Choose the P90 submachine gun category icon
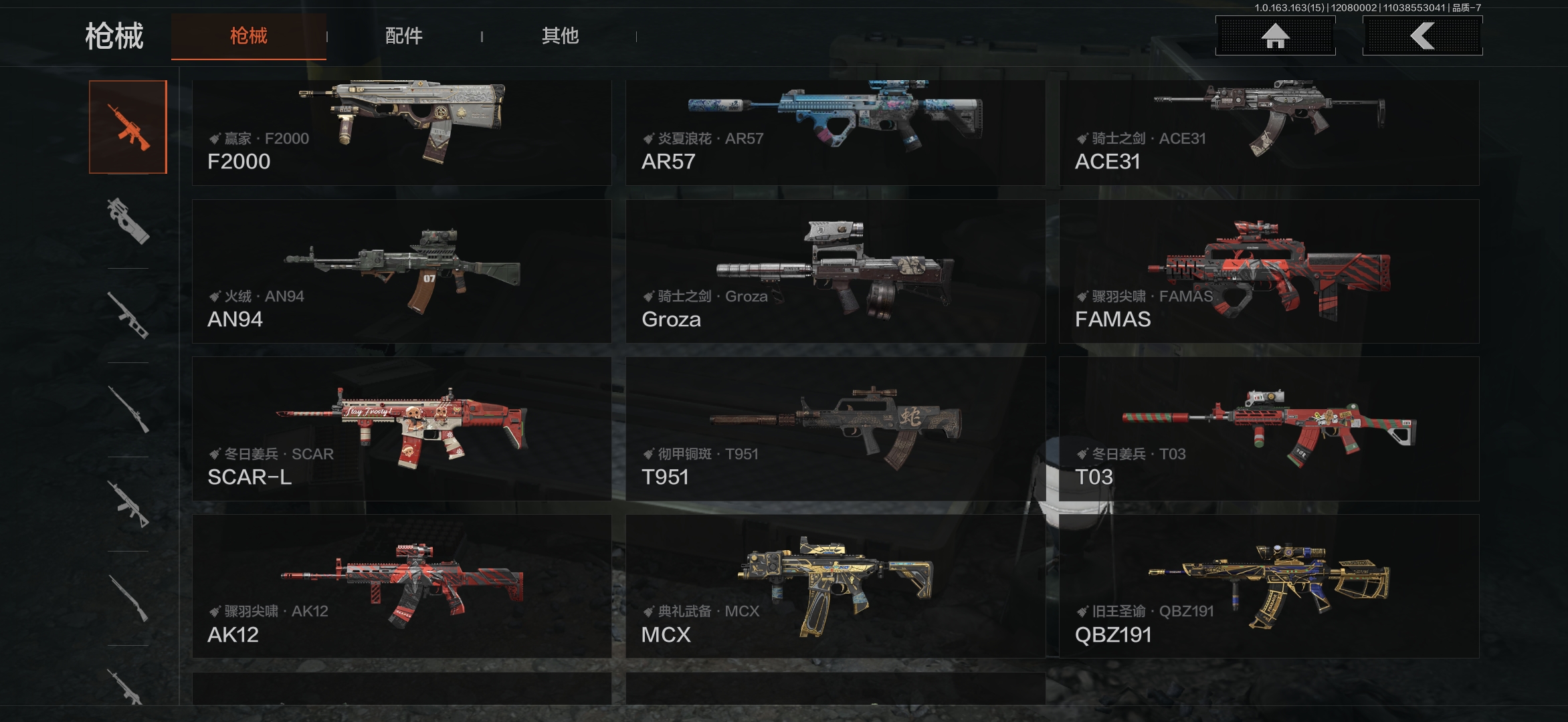This screenshot has height=722, width=1568. [128, 221]
